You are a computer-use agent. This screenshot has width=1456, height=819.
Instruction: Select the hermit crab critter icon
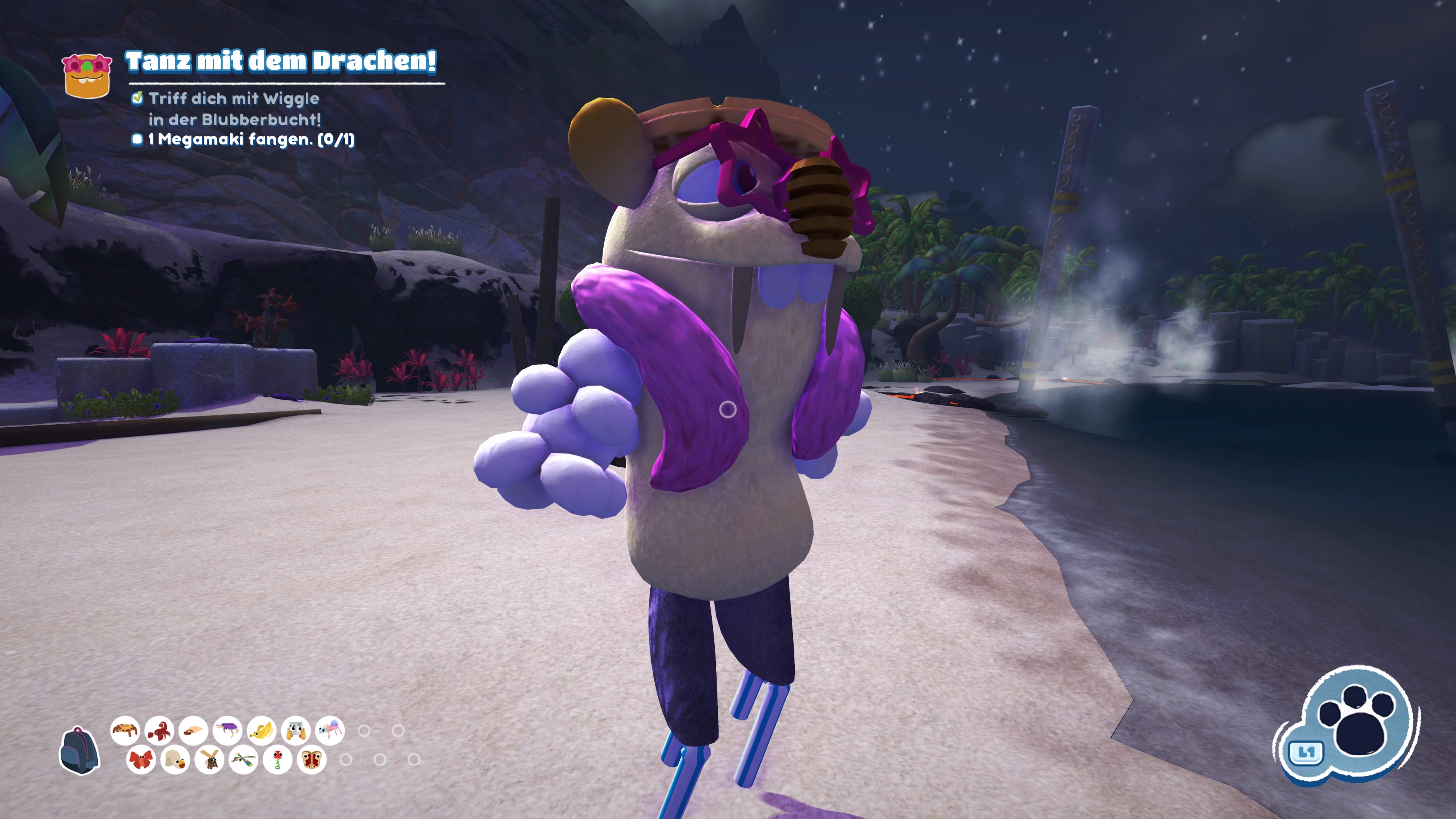point(193,731)
